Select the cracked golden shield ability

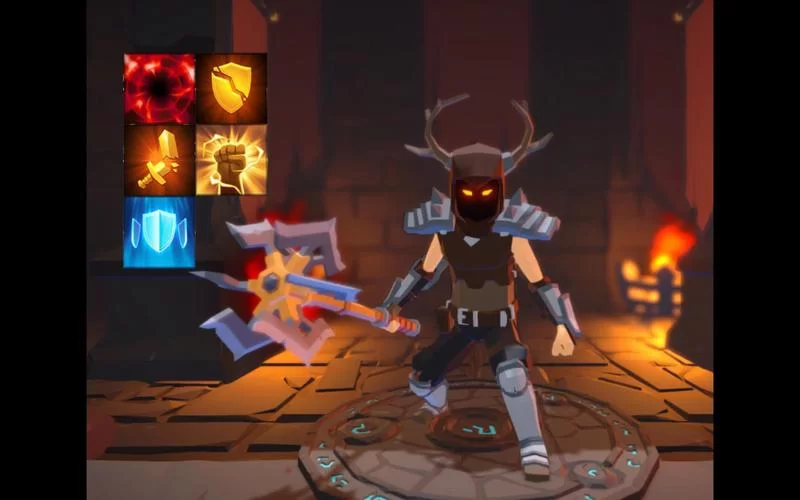point(231,89)
